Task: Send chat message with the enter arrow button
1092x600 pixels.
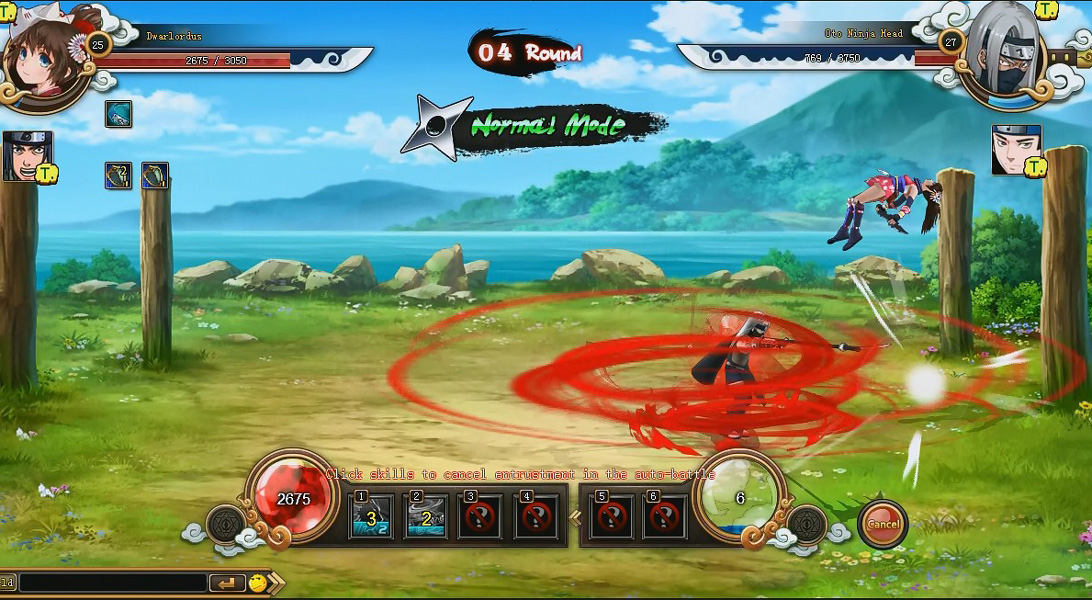Action: pyautogui.click(x=226, y=583)
